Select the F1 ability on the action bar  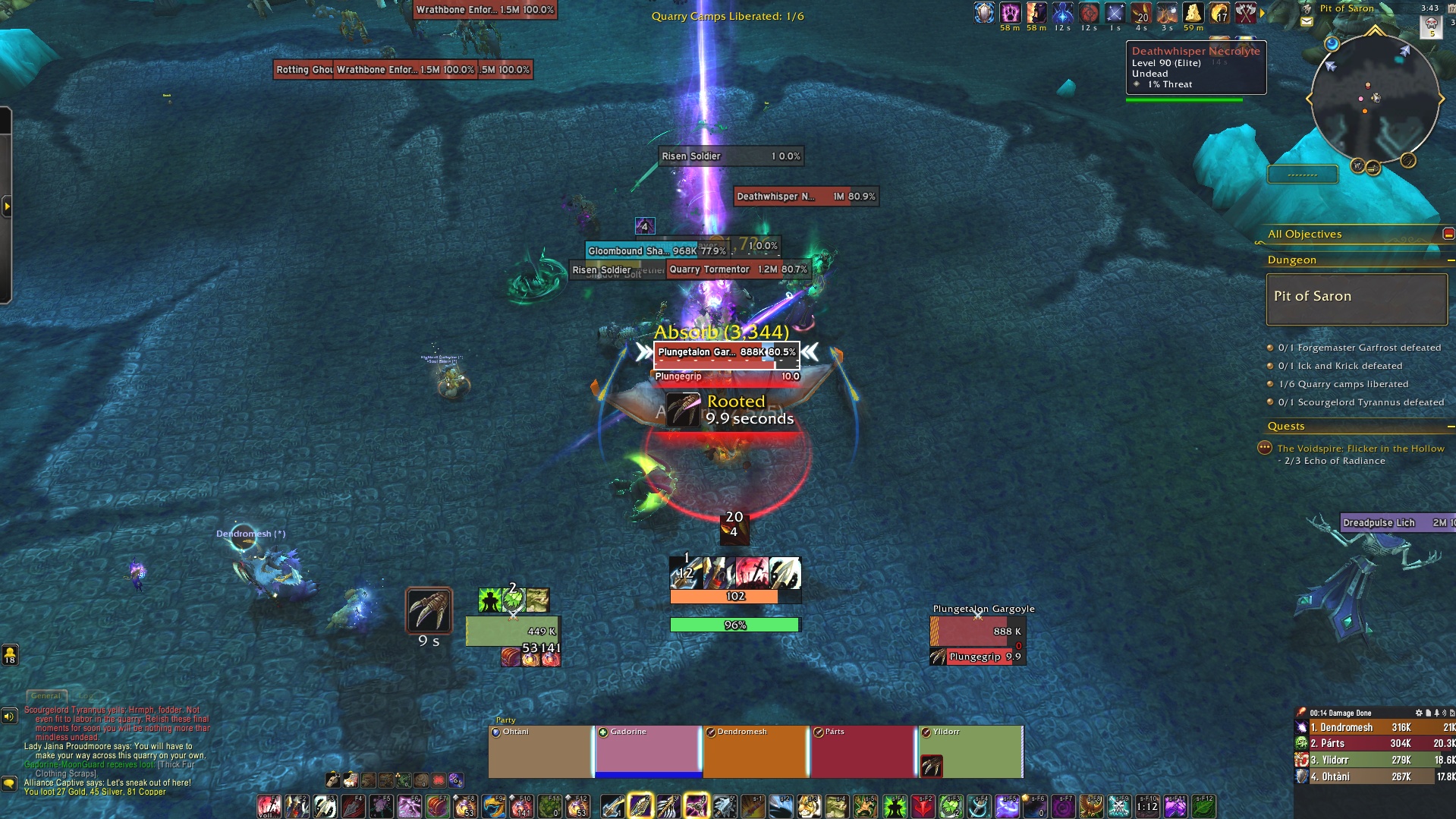tap(269, 805)
